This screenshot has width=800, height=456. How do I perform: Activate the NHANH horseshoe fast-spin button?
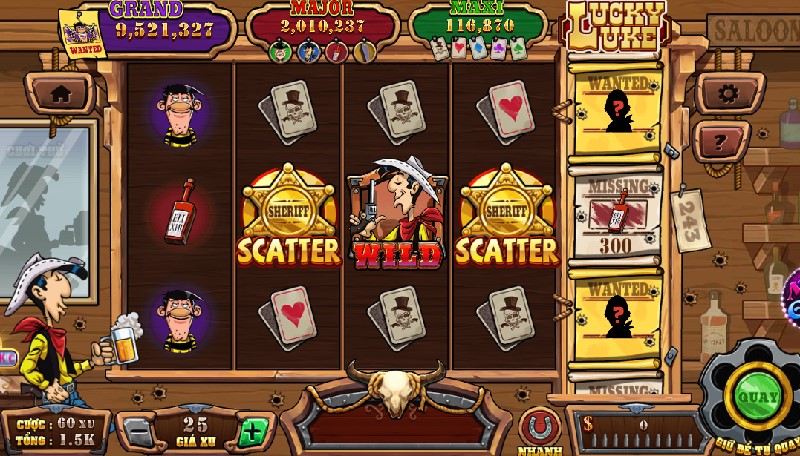click(x=539, y=427)
